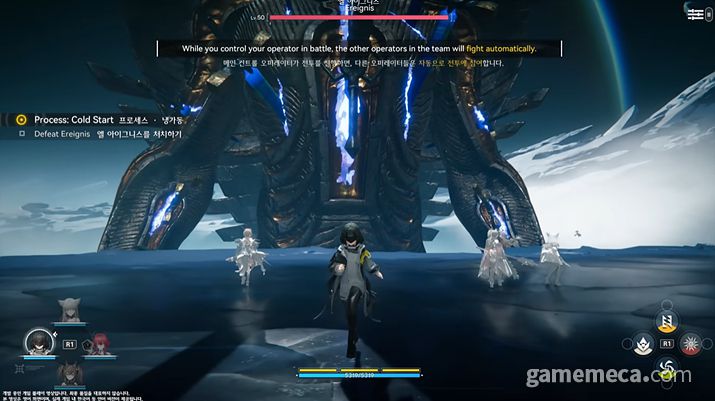Open the settings sliders icon
Screen dimensions: 715x401
(x=695, y=15)
